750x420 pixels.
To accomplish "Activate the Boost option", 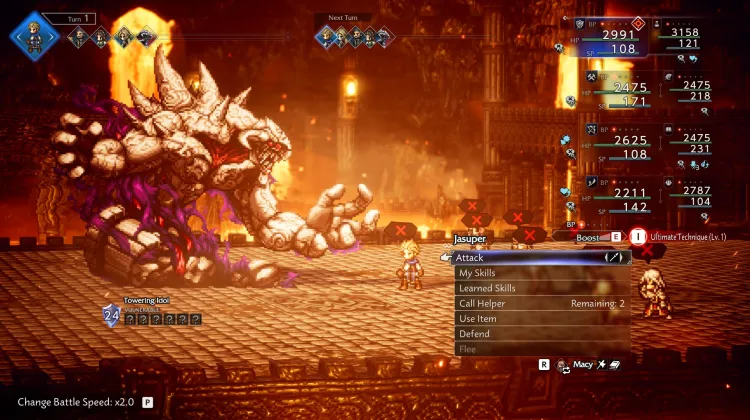I will point(597,238).
